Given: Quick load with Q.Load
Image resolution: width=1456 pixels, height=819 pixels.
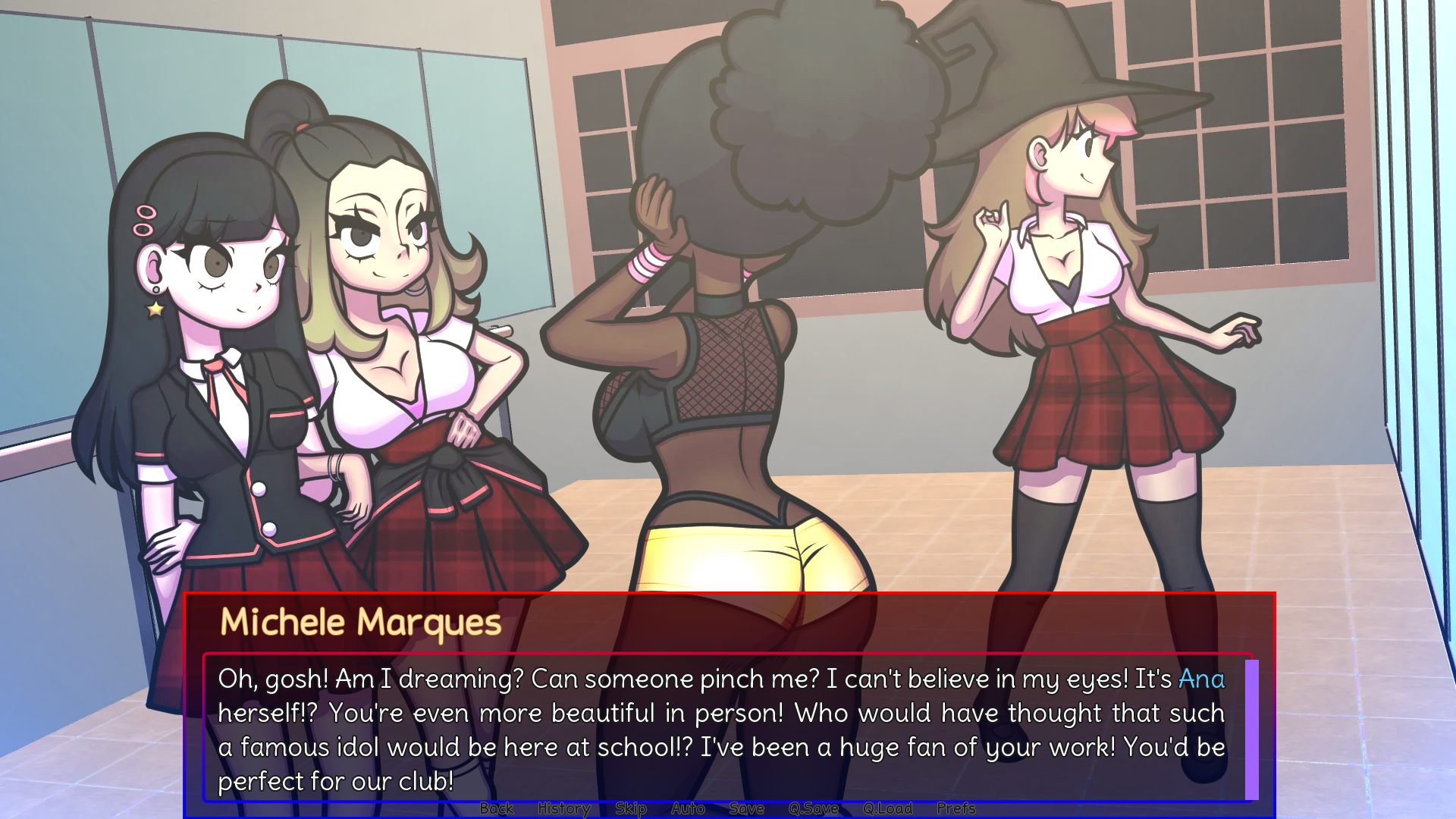Looking at the screenshot, I should click(x=887, y=808).
